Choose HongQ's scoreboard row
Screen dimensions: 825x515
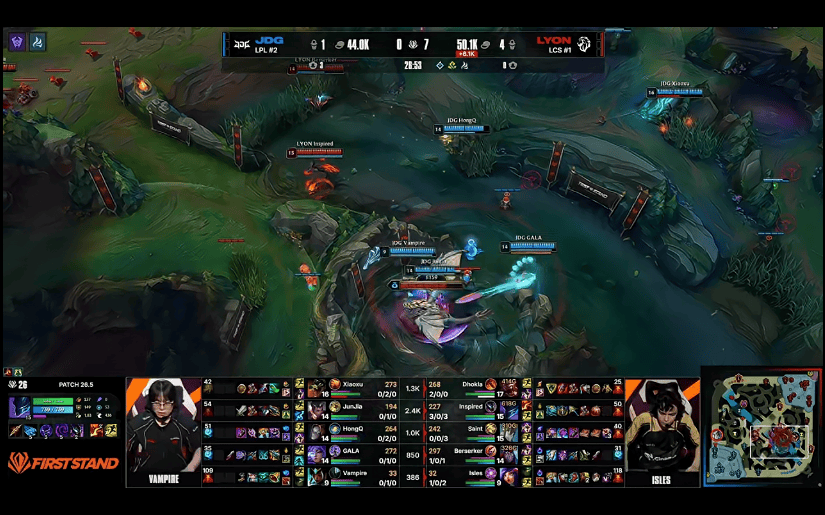360,432
